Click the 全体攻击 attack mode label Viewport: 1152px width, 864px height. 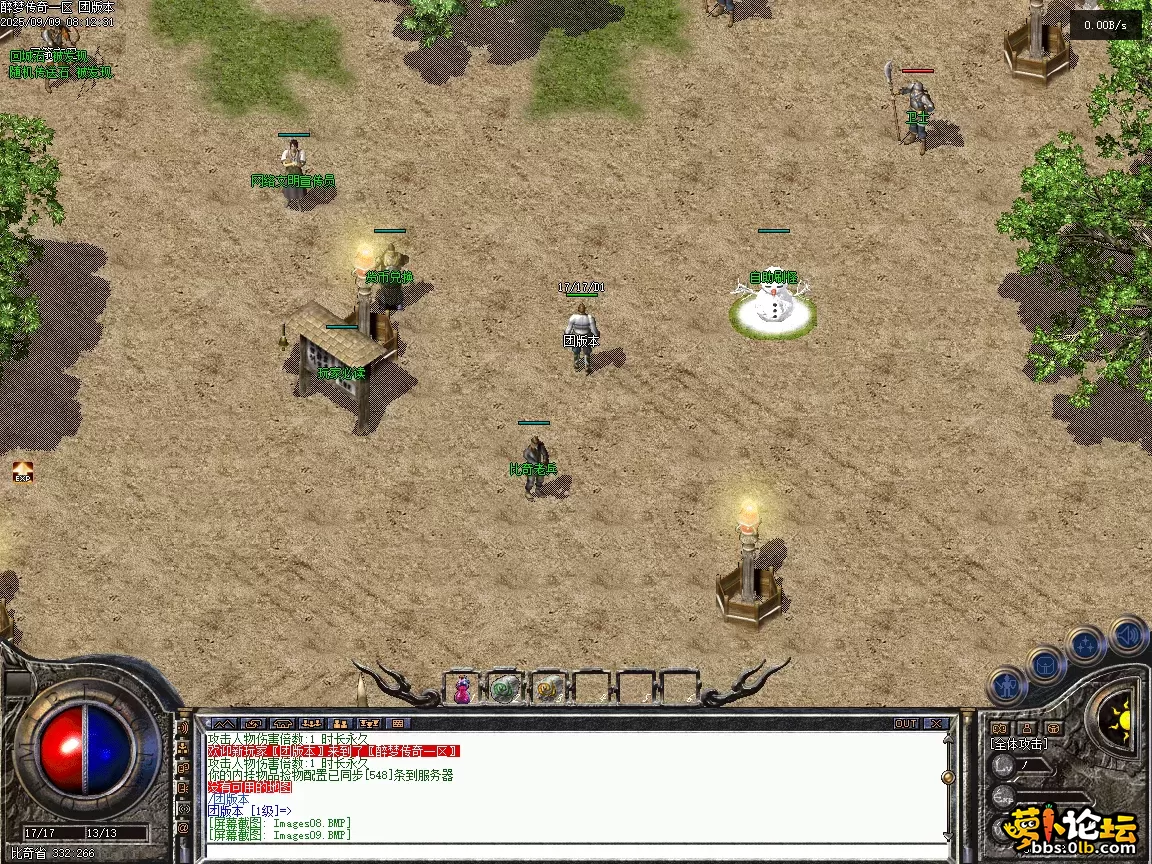pos(1019,743)
